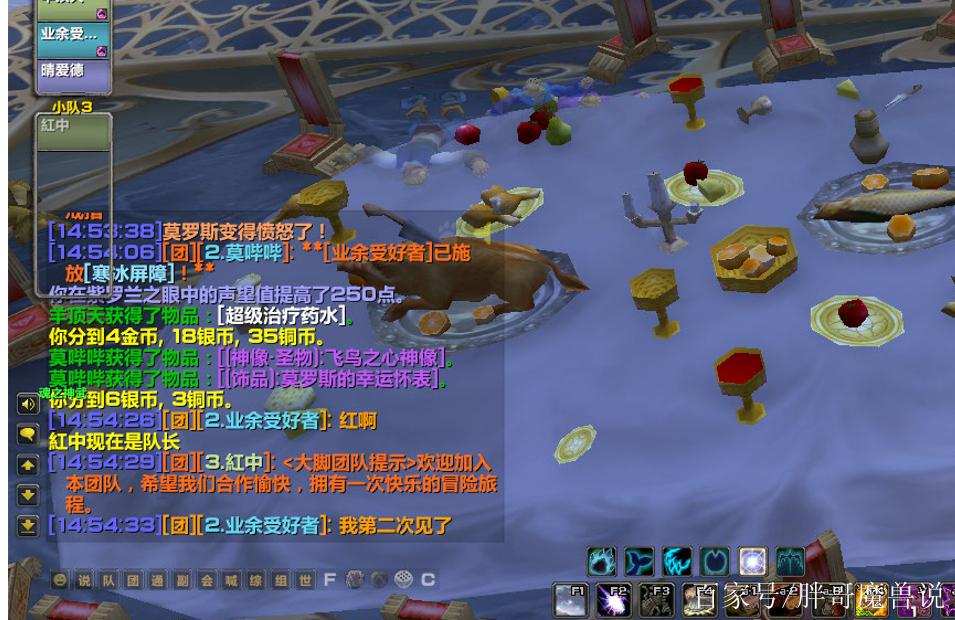
Task: Click the dice roll icon in chat bar
Action: pos(403,580)
